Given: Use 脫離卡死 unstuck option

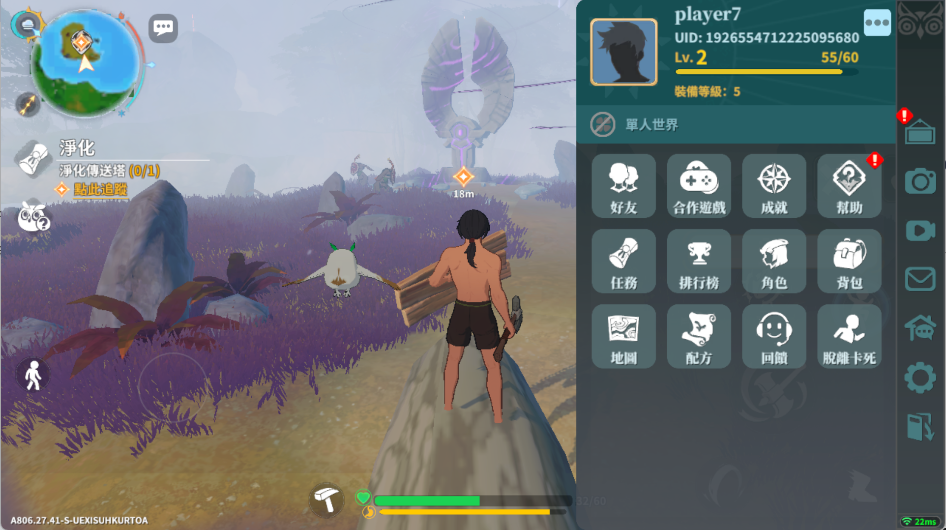Looking at the screenshot, I should pos(849,336).
